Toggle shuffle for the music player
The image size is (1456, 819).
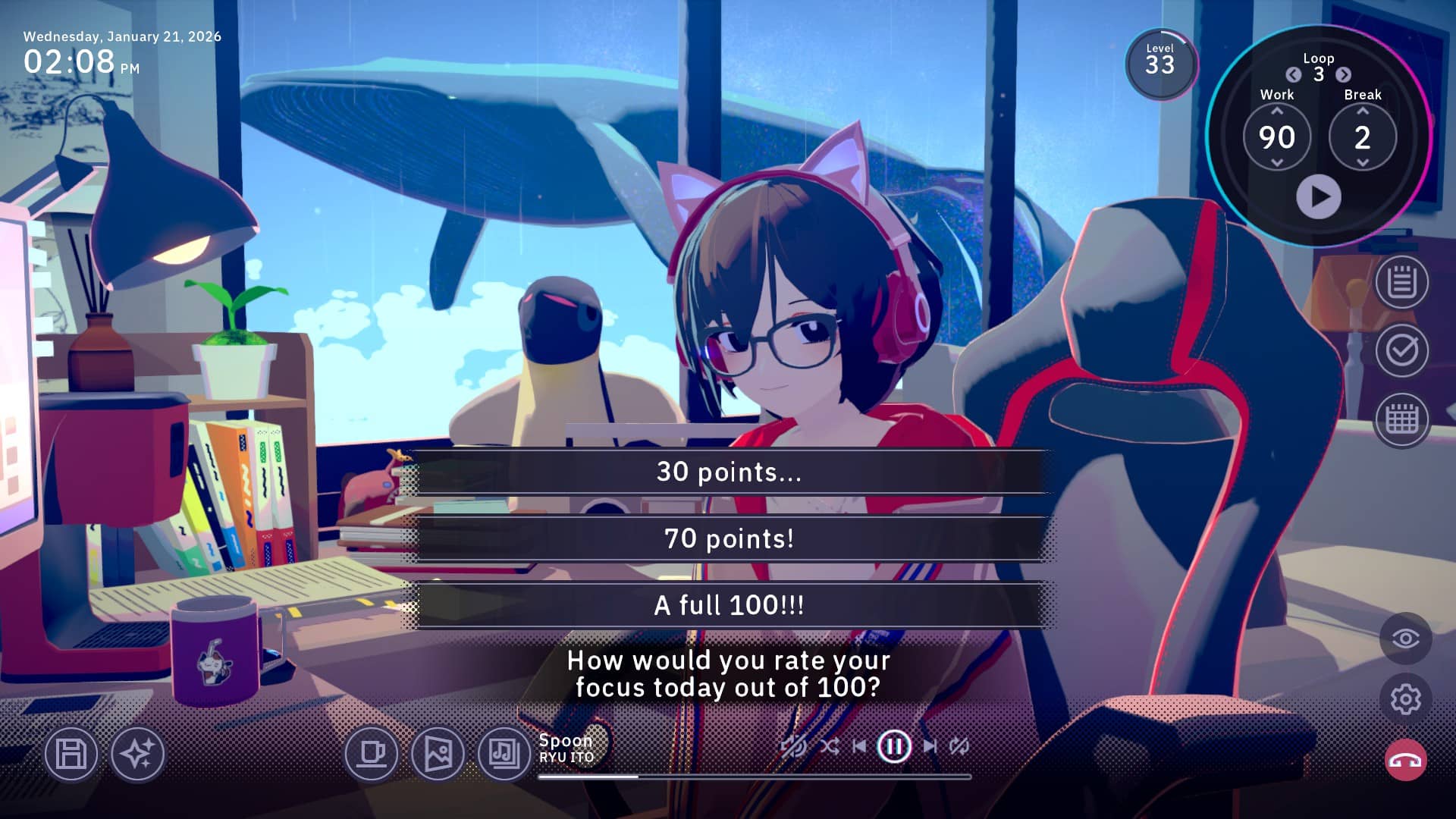(830, 746)
